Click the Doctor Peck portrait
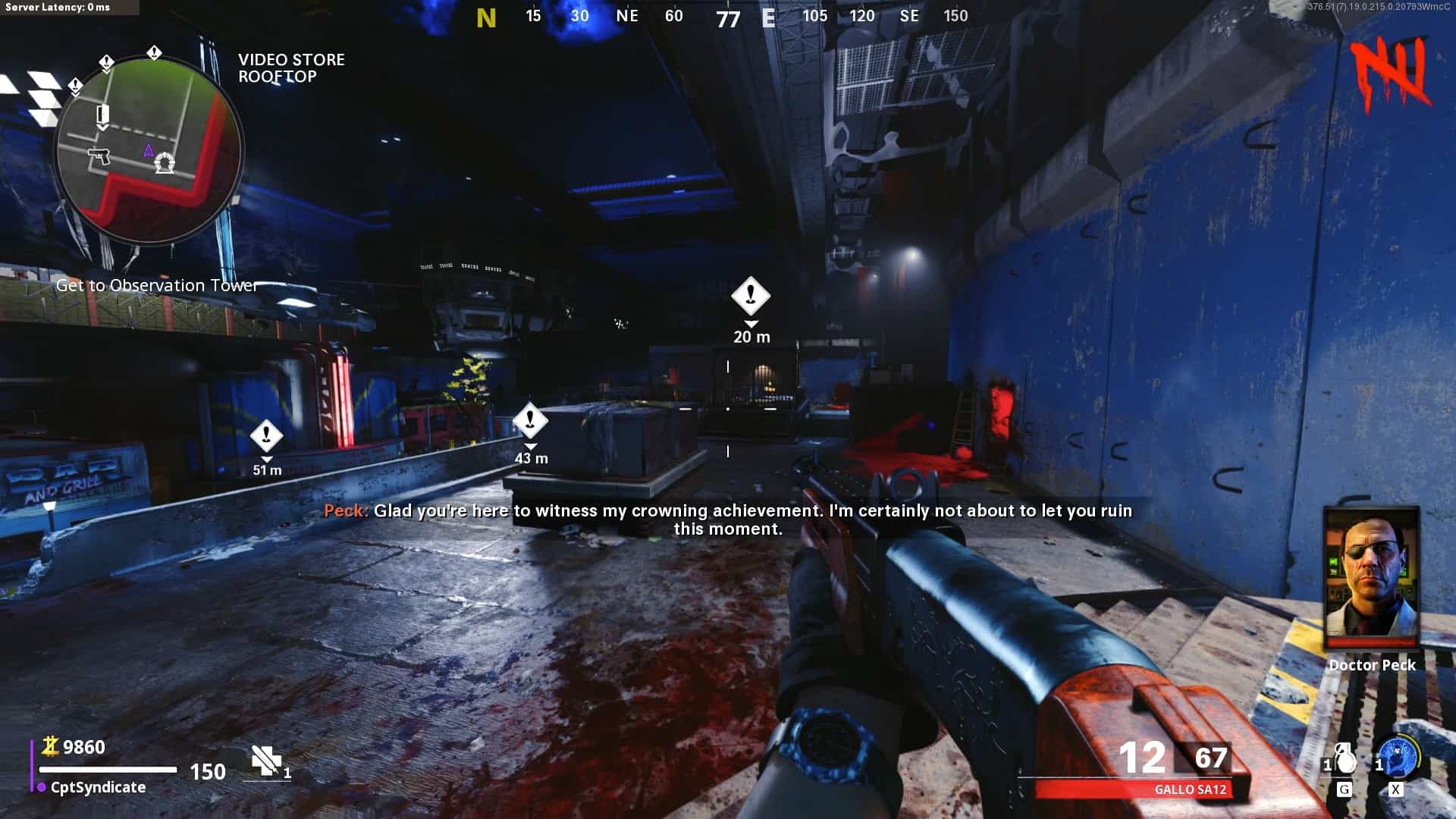Image resolution: width=1456 pixels, height=819 pixels. tap(1371, 578)
